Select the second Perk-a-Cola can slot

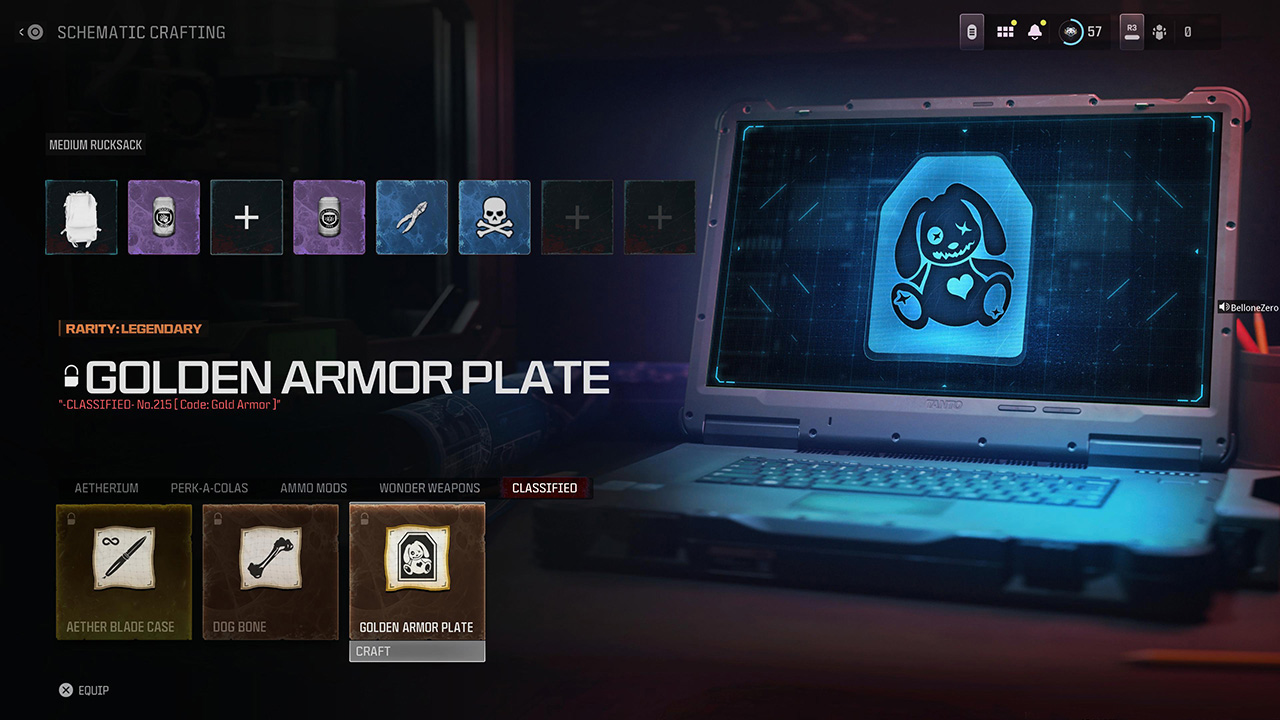(329, 217)
